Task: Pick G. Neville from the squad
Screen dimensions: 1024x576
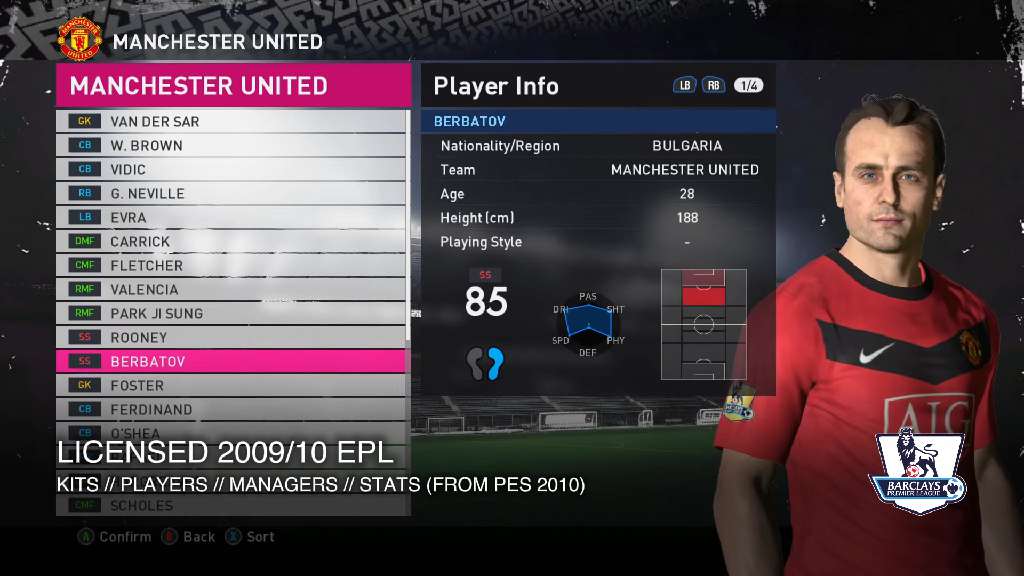Action: point(232,193)
